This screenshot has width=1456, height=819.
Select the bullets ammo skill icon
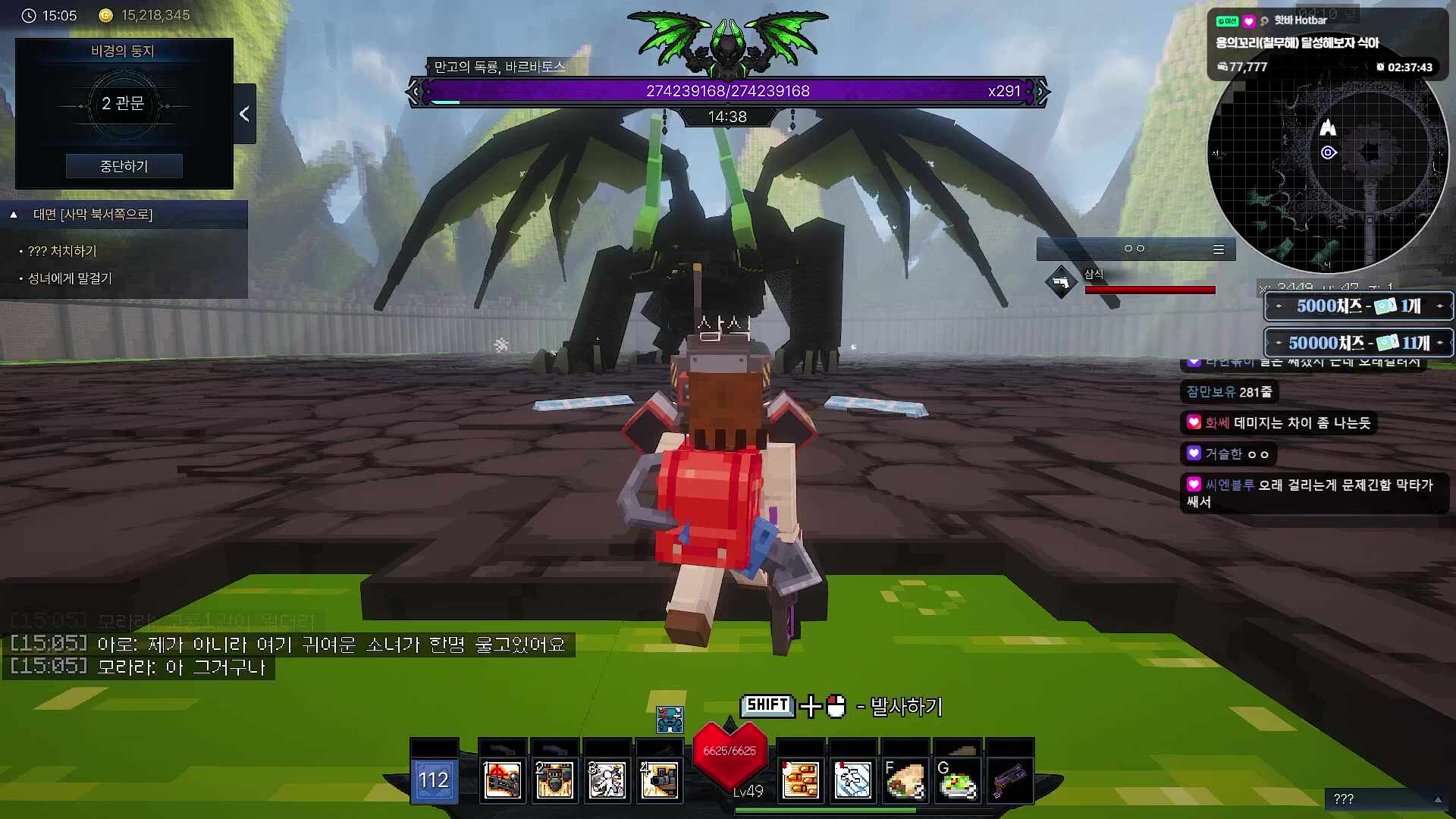click(801, 780)
